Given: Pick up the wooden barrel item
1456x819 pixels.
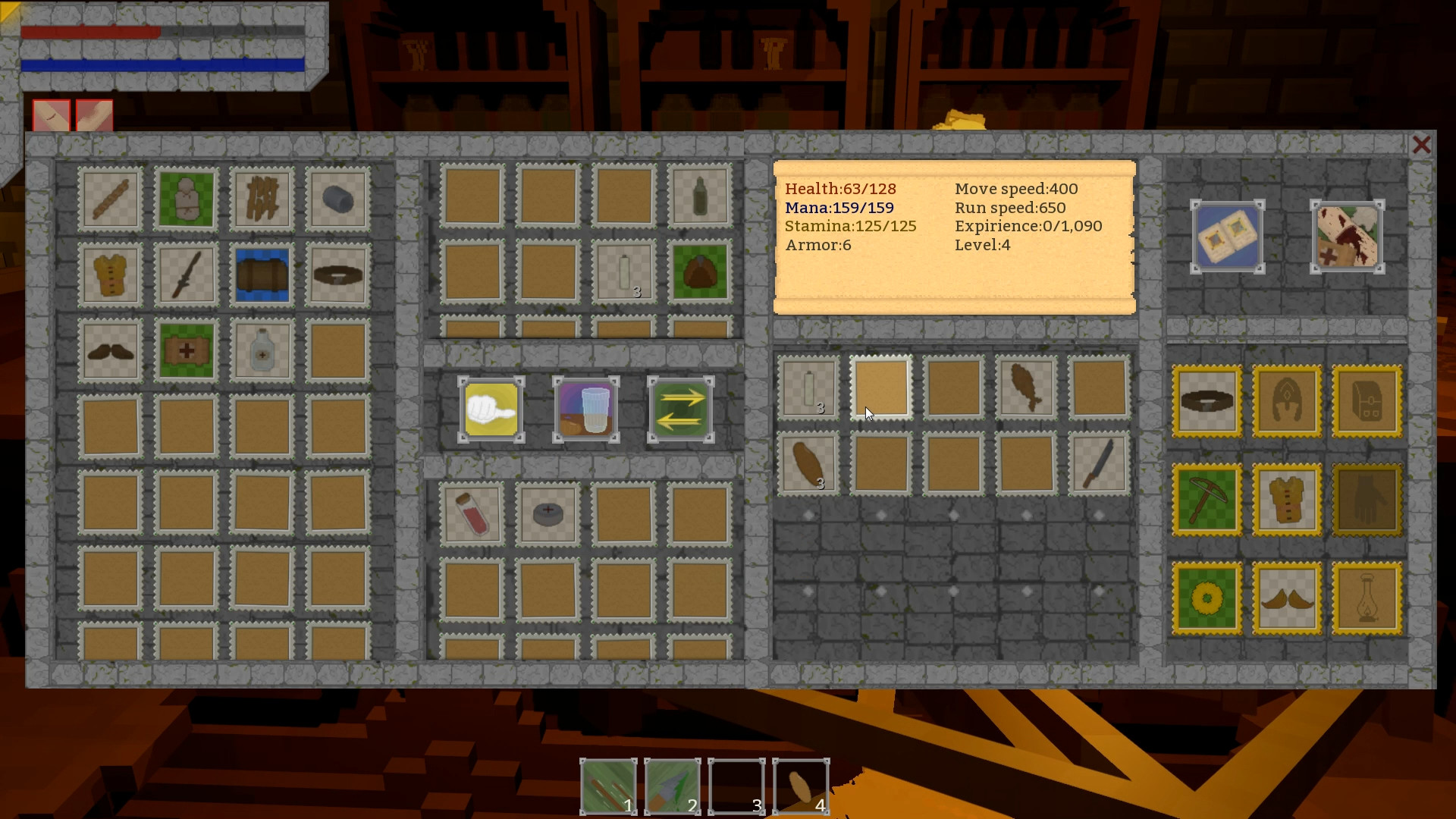Looking at the screenshot, I should point(262,275).
